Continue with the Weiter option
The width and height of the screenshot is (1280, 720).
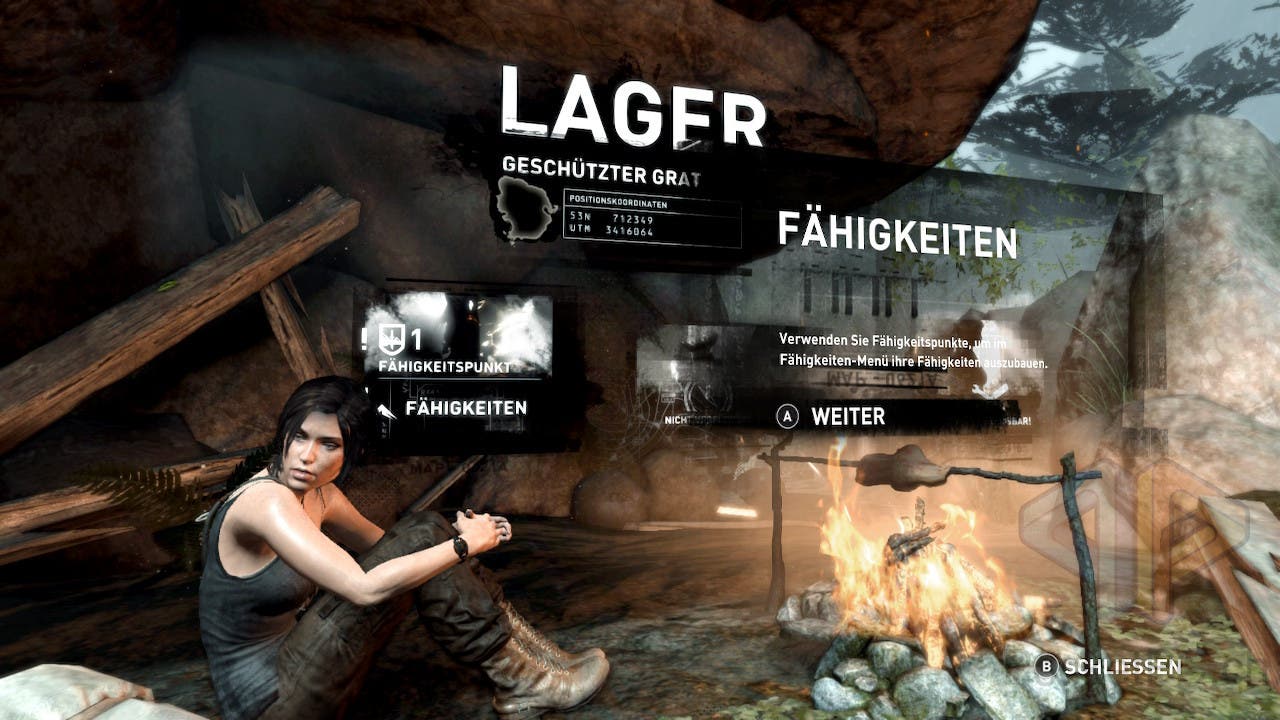tap(847, 417)
